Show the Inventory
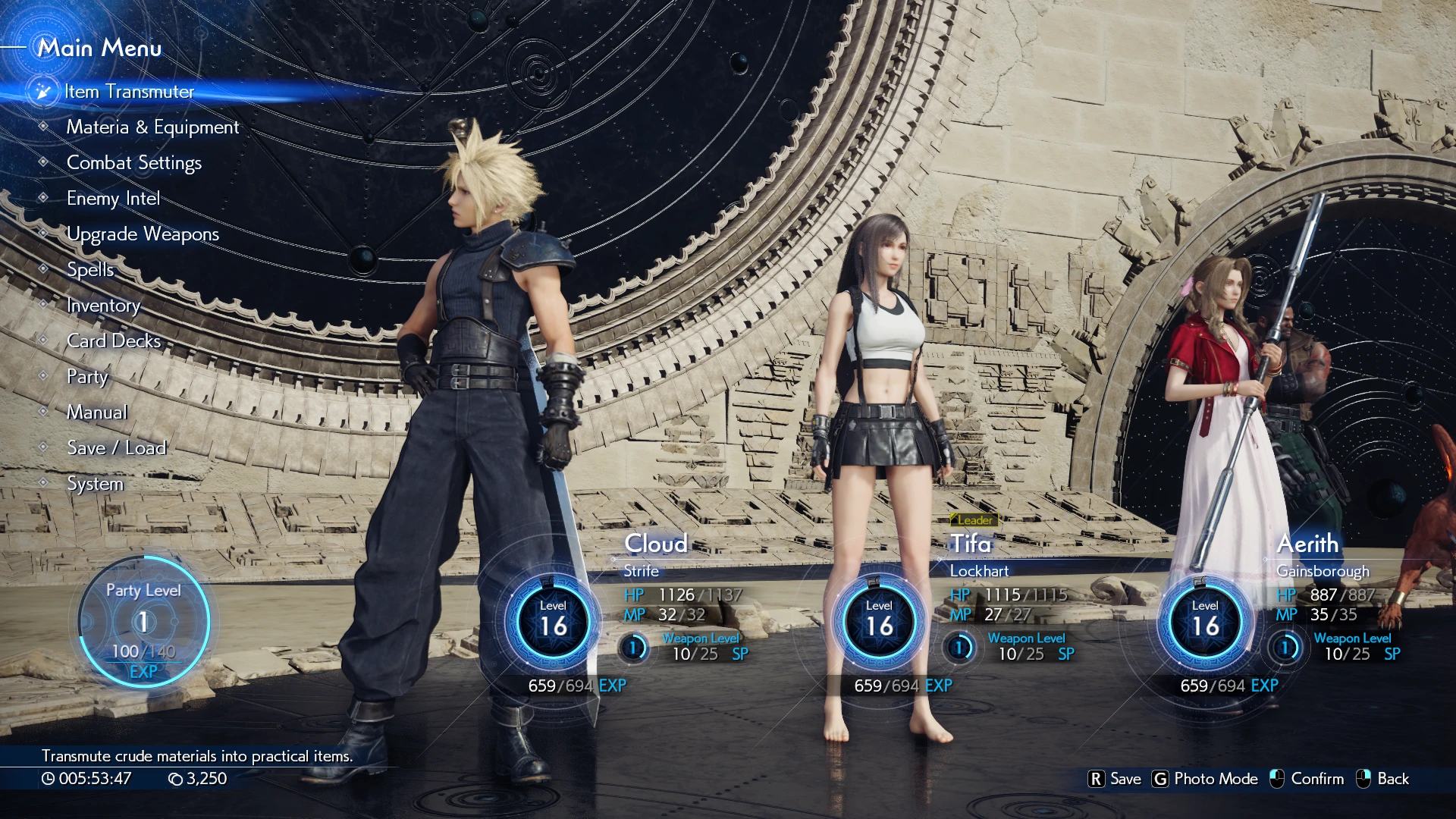Screen dimensions: 1456x819 (103, 306)
